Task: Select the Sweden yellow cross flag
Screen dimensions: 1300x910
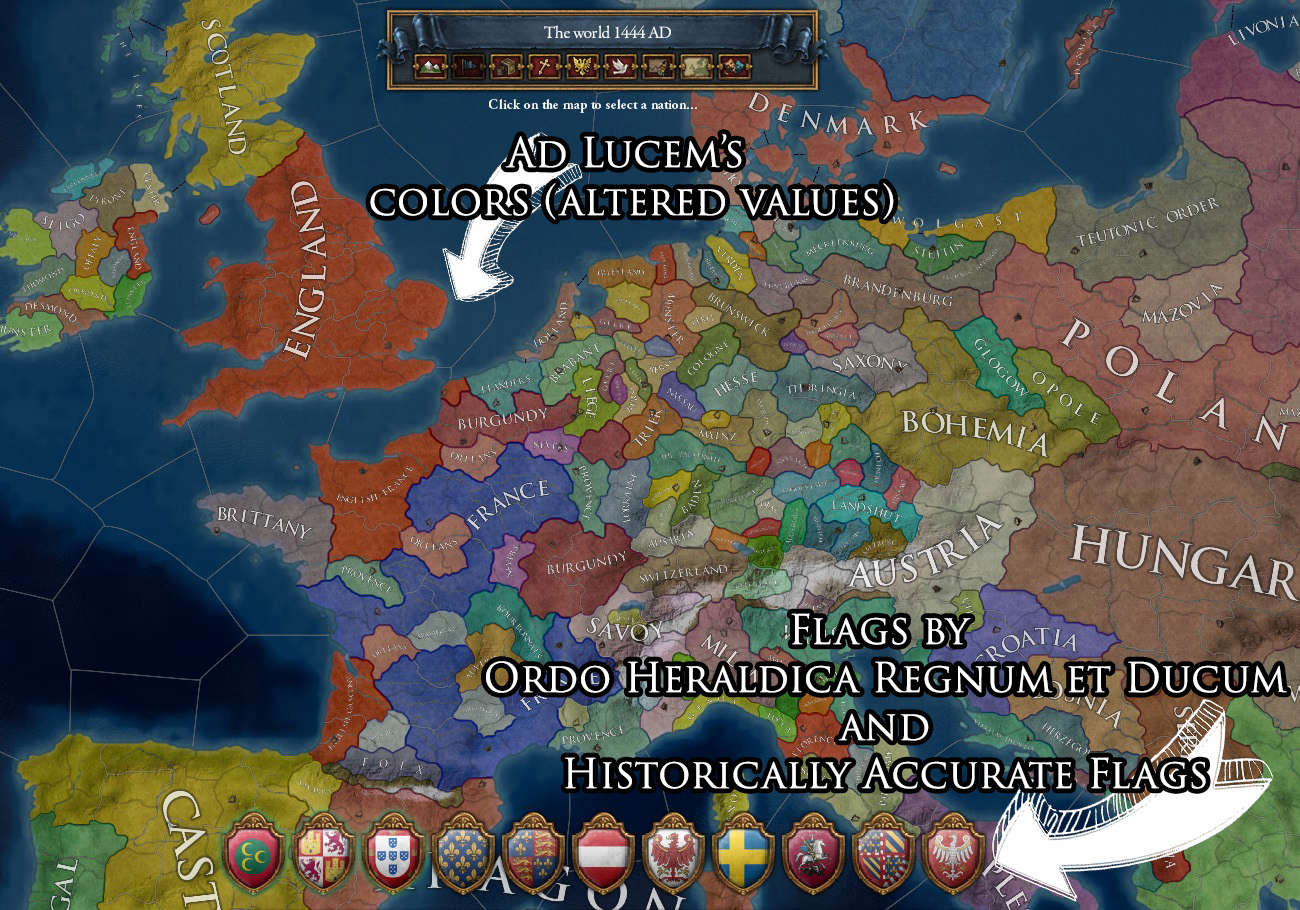Action: point(743,857)
